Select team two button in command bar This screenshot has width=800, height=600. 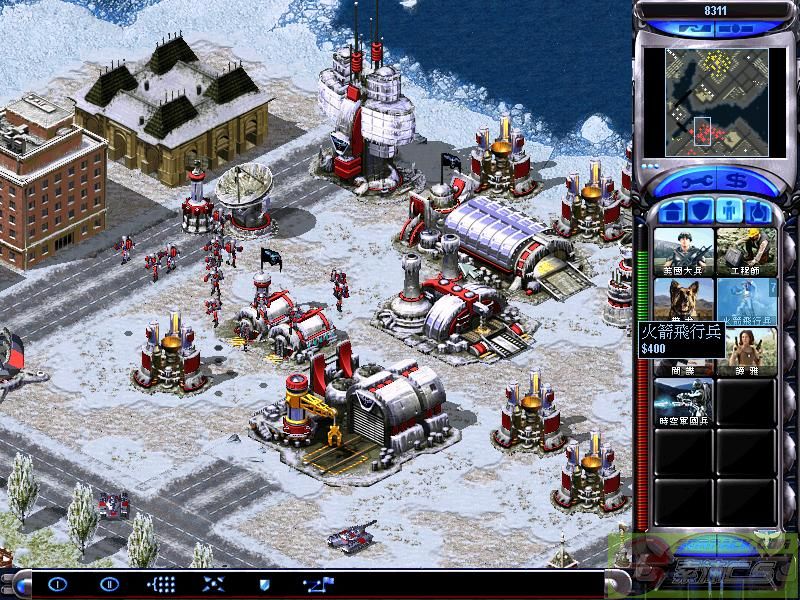tap(110, 583)
